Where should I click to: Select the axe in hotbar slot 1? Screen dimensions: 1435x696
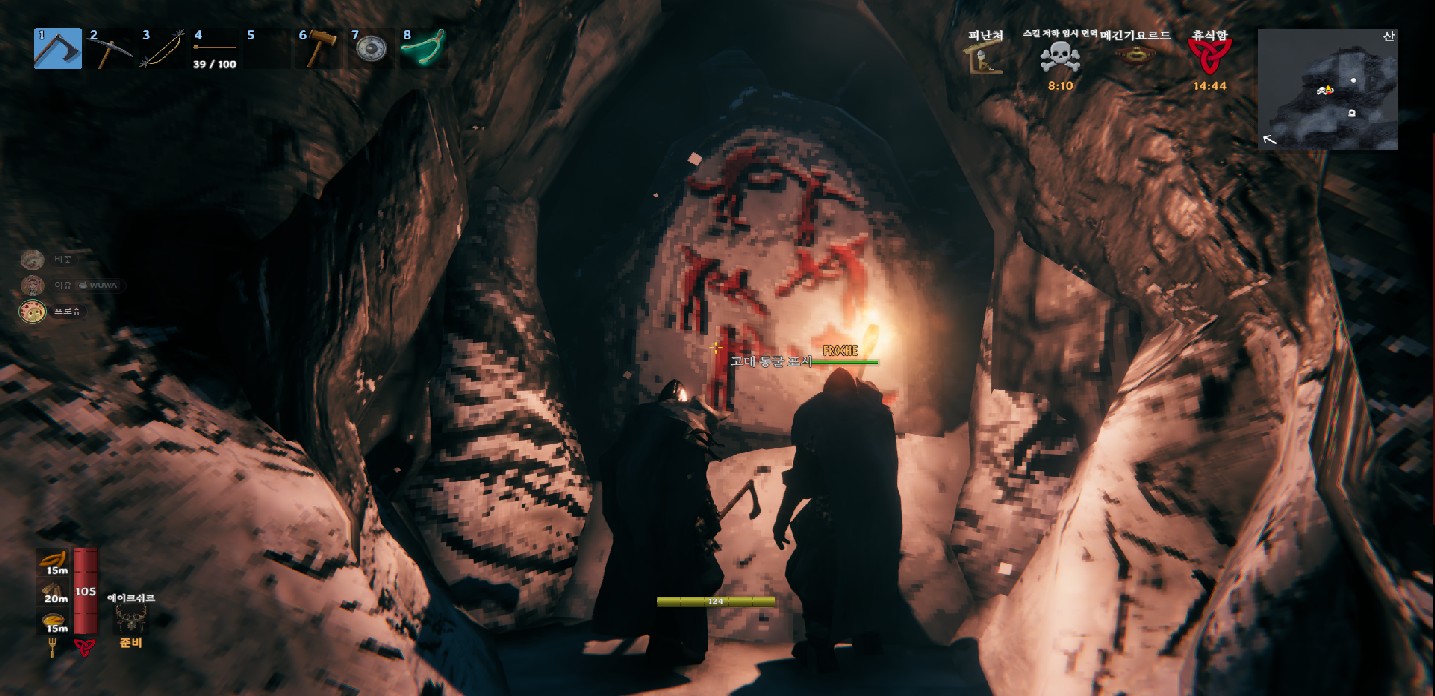(57, 48)
